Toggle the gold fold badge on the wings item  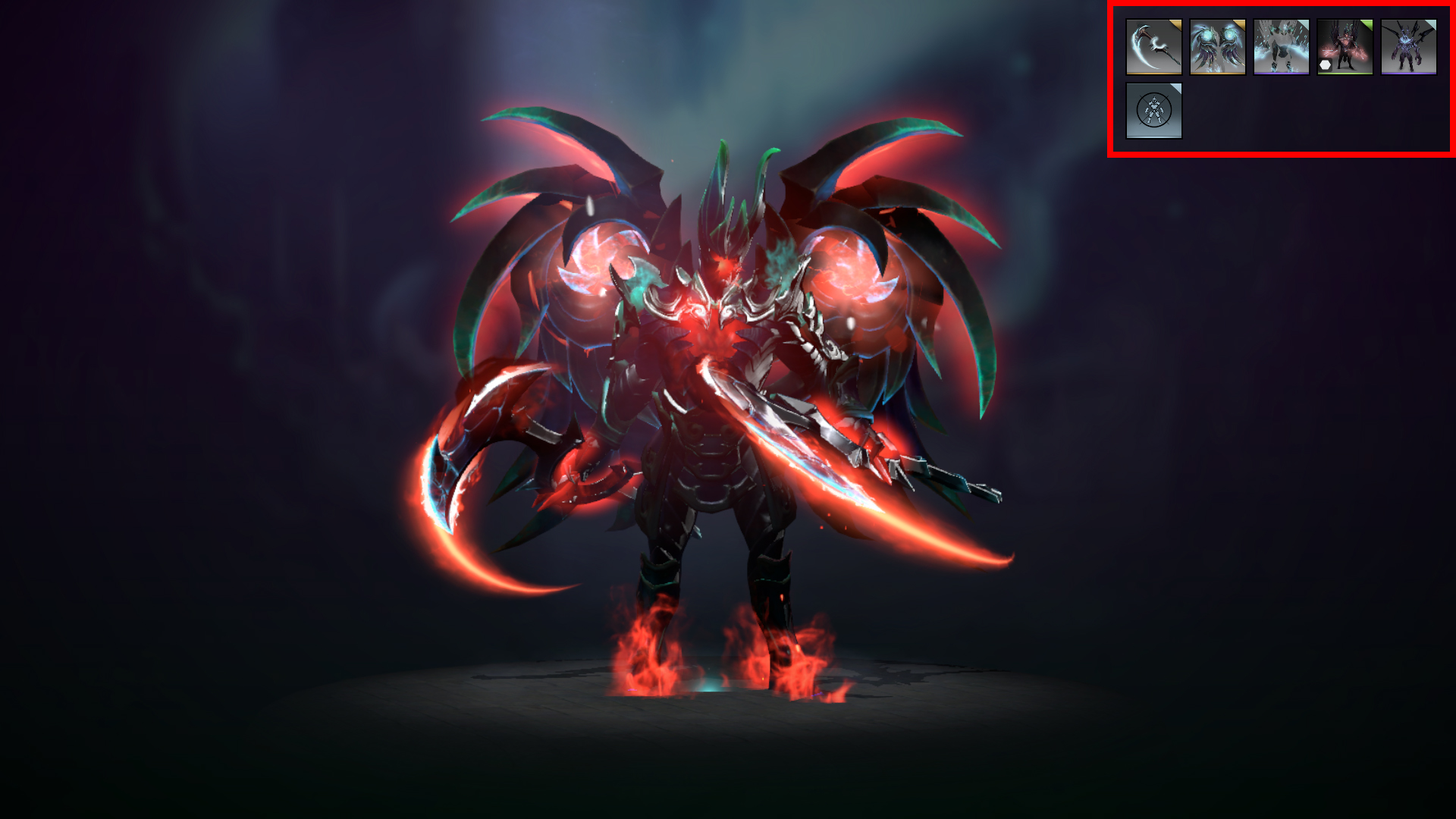(x=1241, y=25)
